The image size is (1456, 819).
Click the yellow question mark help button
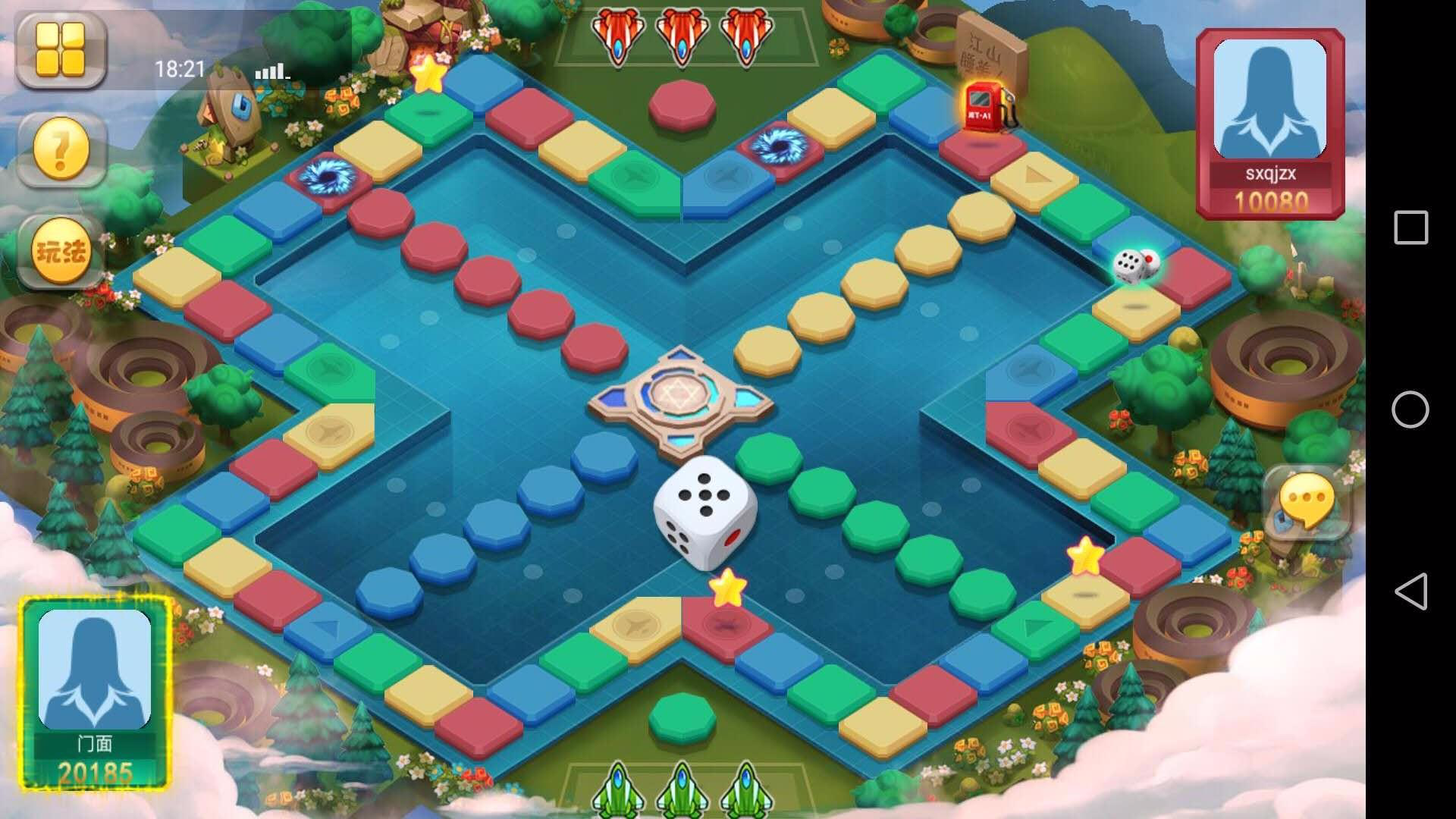61,149
